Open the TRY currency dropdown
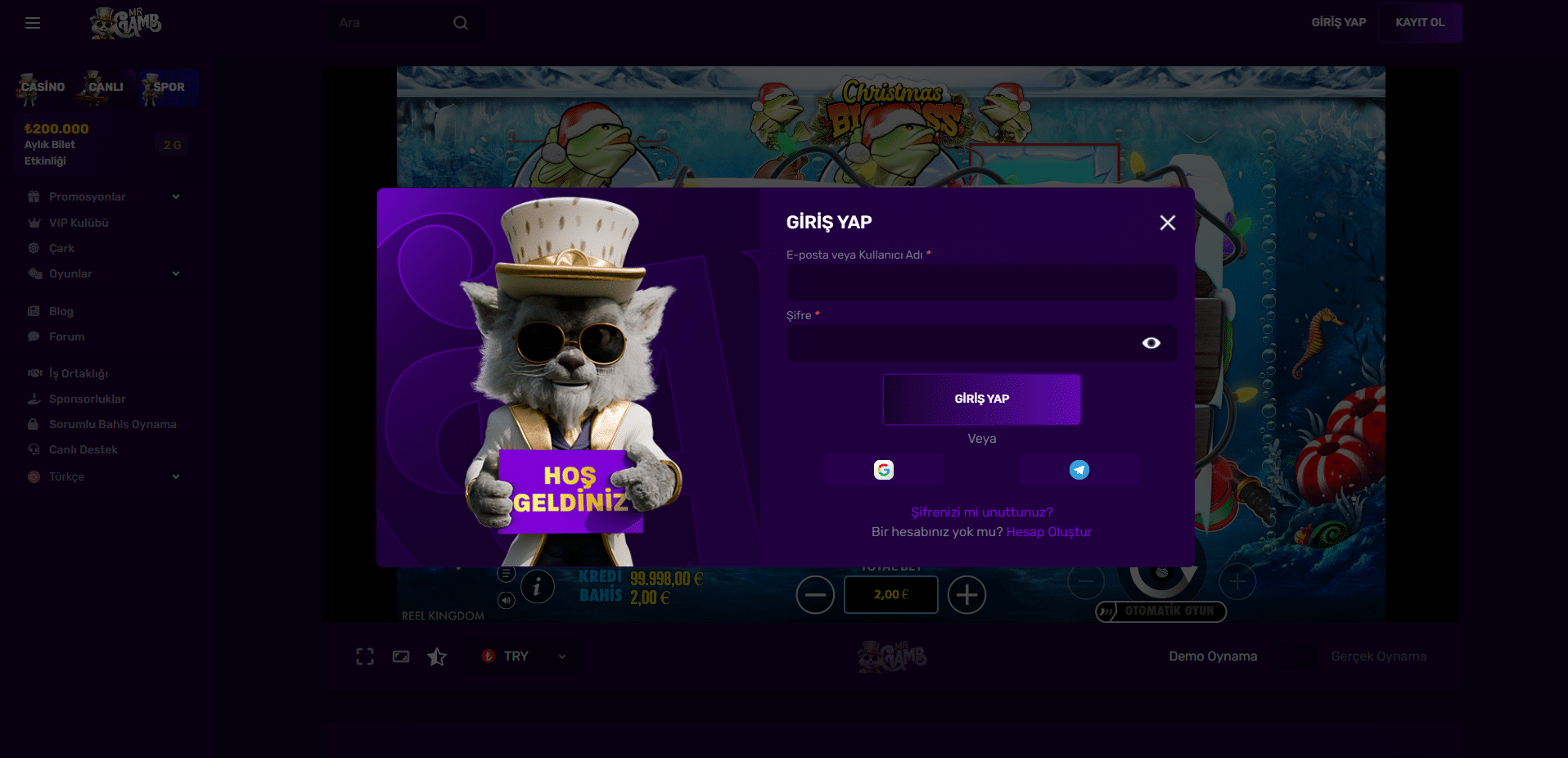The width and height of the screenshot is (1568, 758). 525,656
